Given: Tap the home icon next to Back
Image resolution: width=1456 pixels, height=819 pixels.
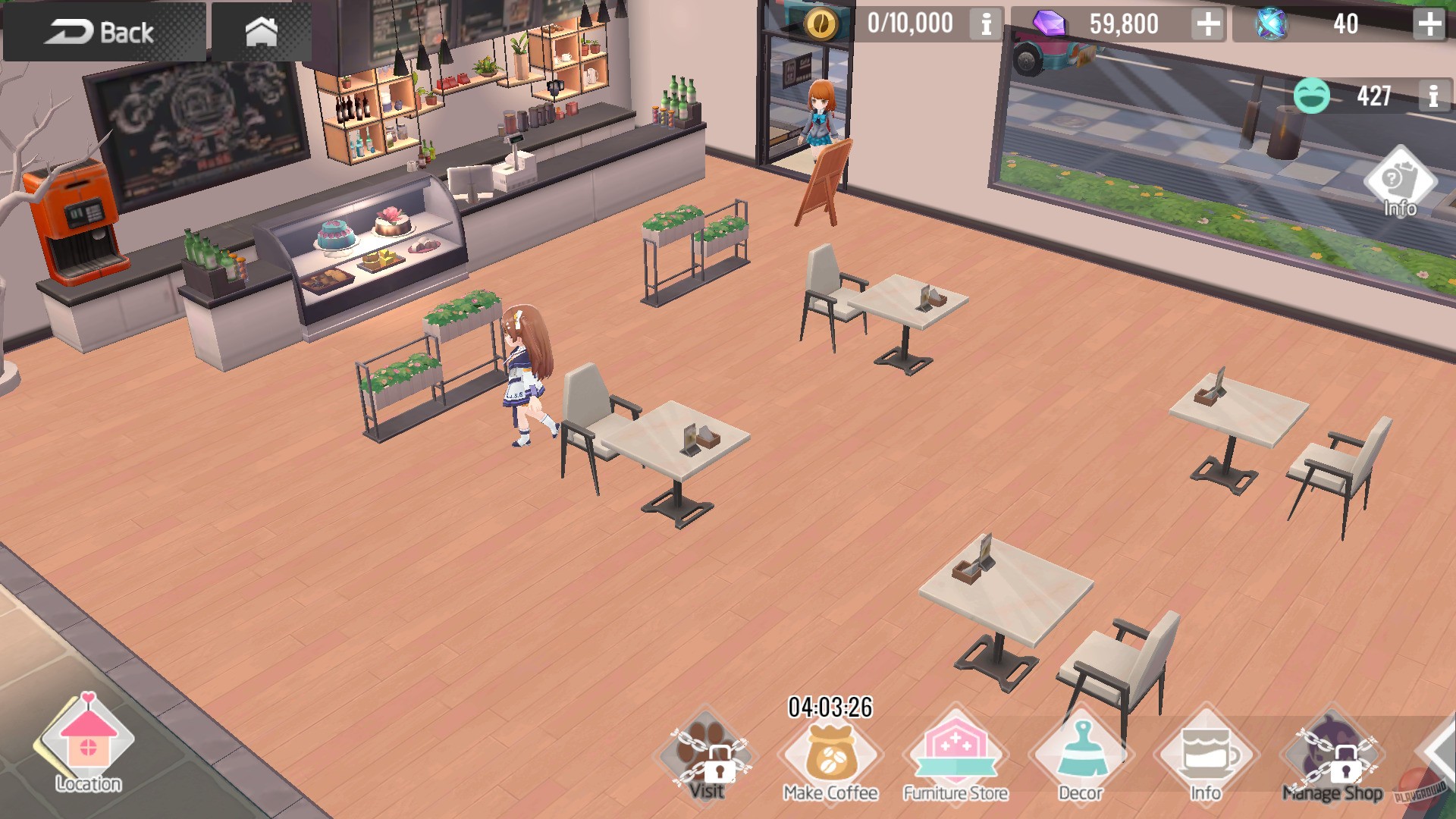Looking at the screenshot, I should click(x=262, y=32).
